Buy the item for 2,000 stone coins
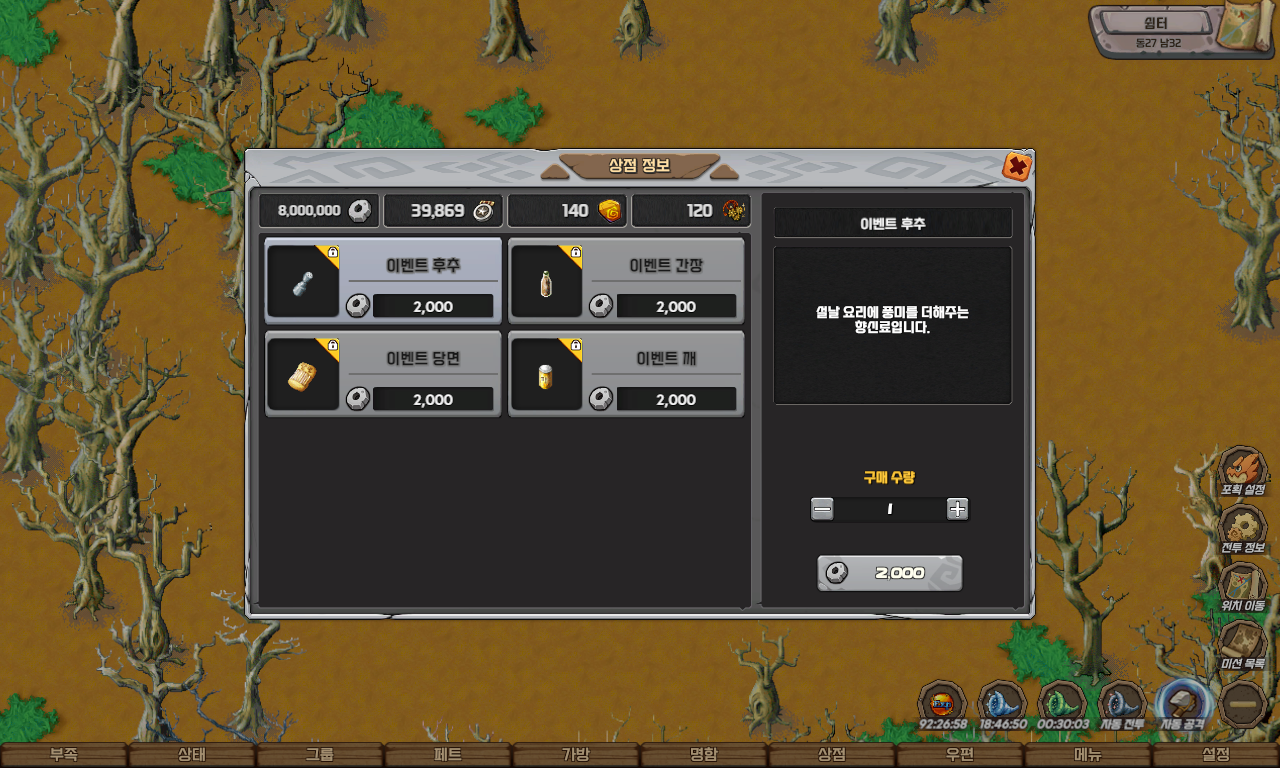The height and width of the screenshot is (768, 1280). (x=889, y=573)
